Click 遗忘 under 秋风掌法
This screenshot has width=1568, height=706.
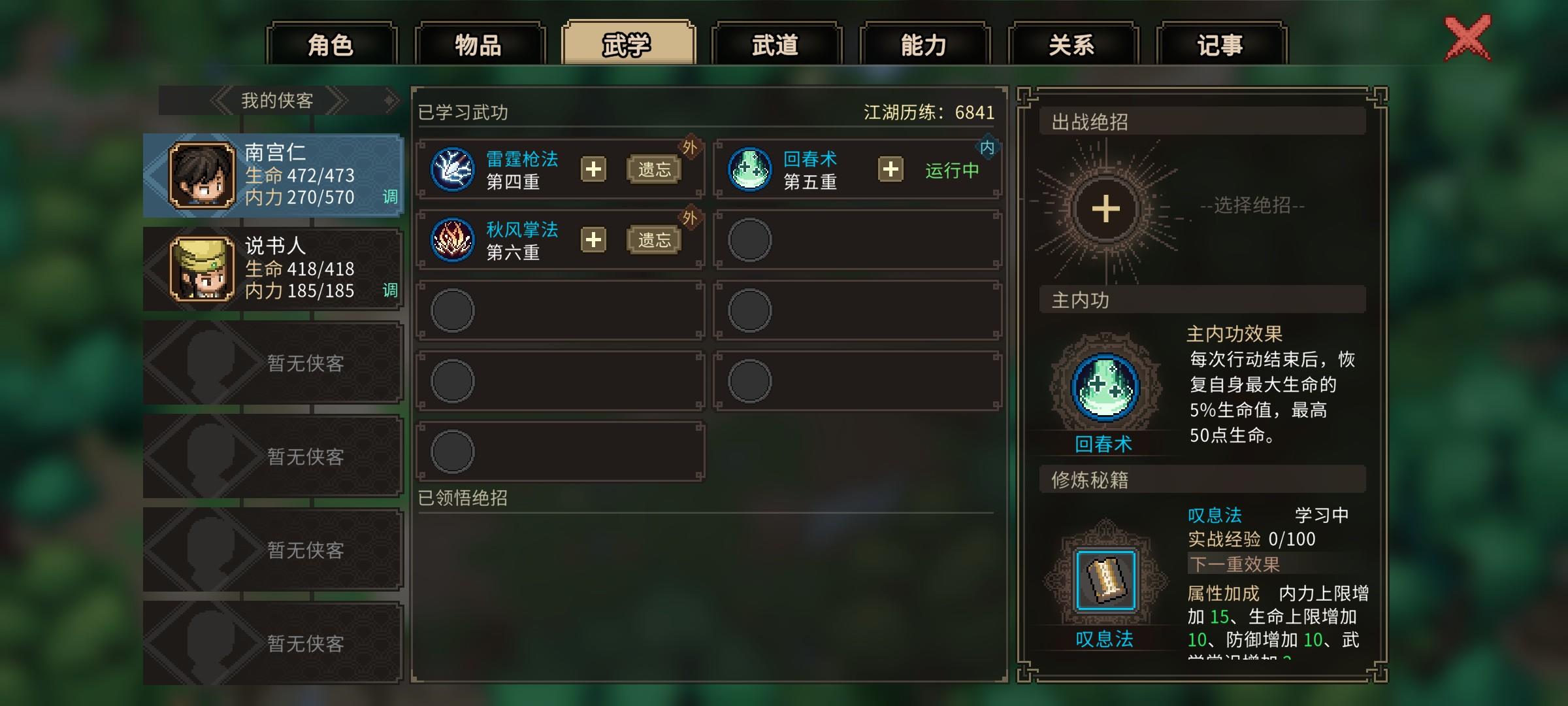point(655,239)
